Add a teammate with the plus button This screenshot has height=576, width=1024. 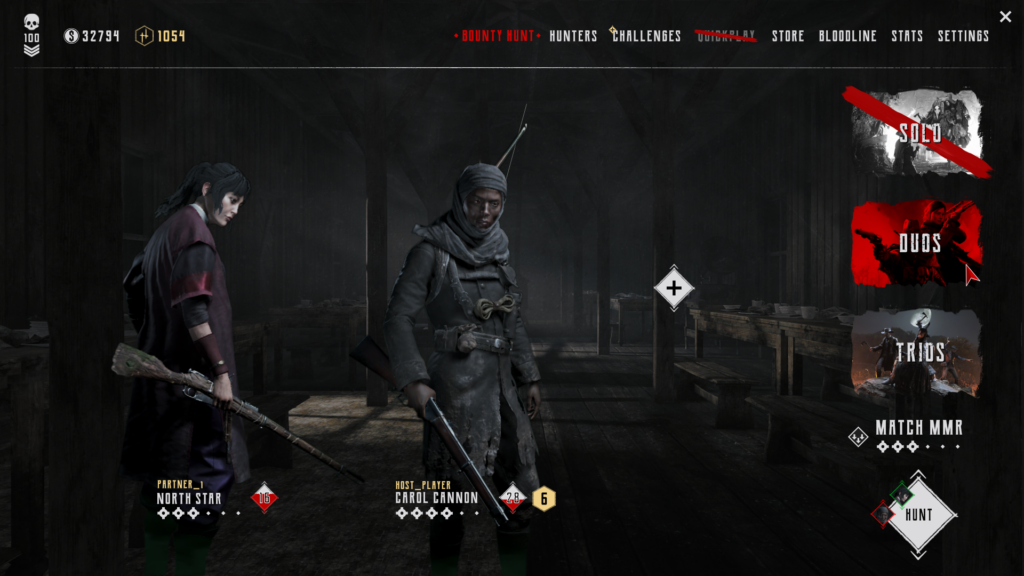pos(674,288)
